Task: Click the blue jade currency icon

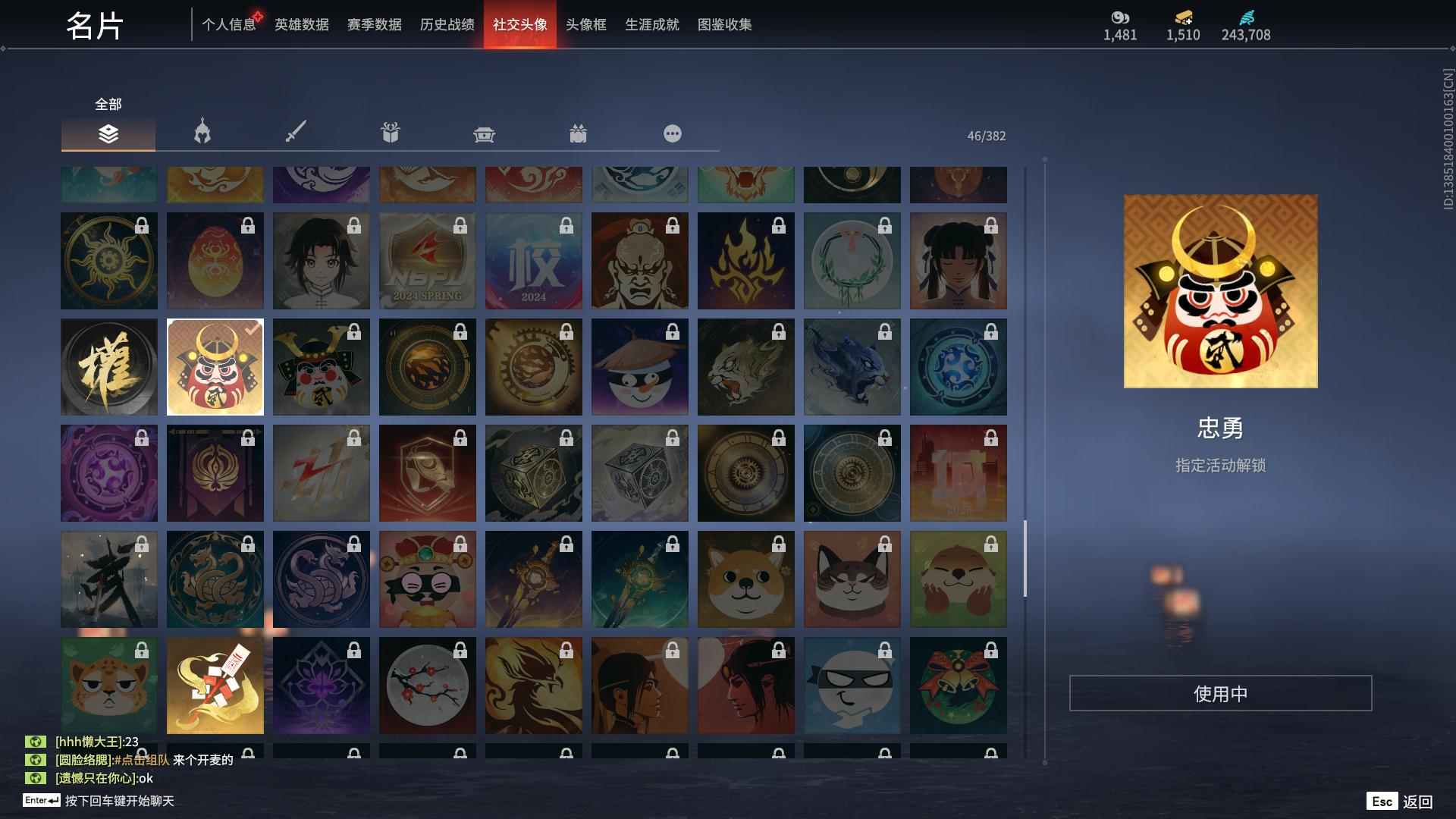Action: point(1246,18)
